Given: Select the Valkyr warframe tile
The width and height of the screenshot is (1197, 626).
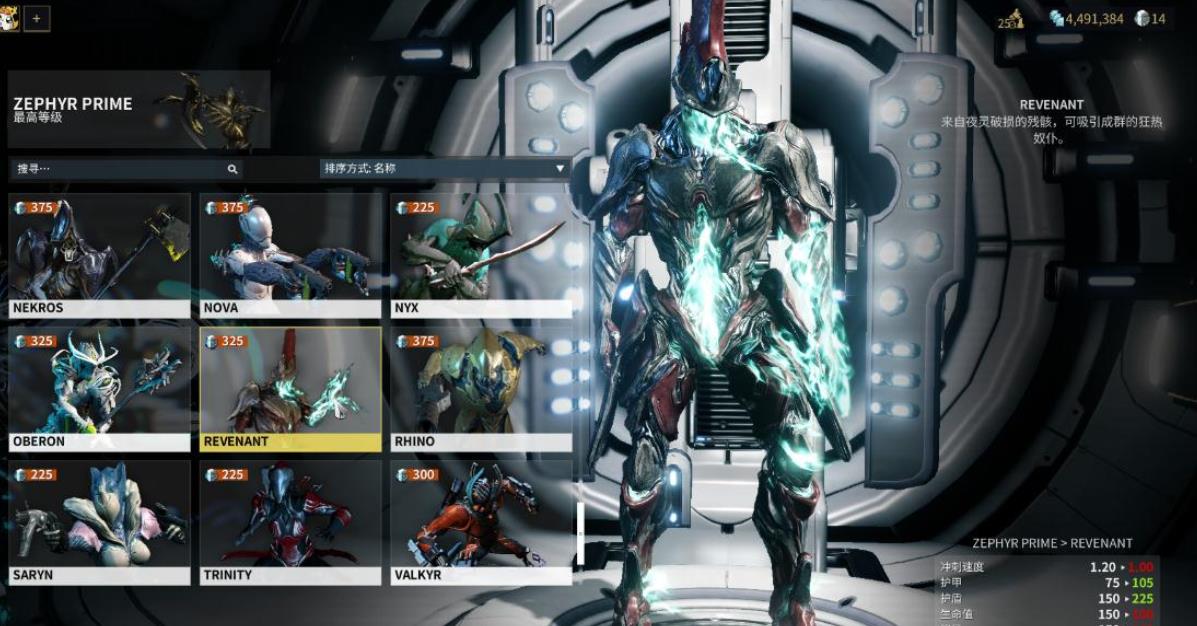Looking at the screenshot, I should point(481,522).
